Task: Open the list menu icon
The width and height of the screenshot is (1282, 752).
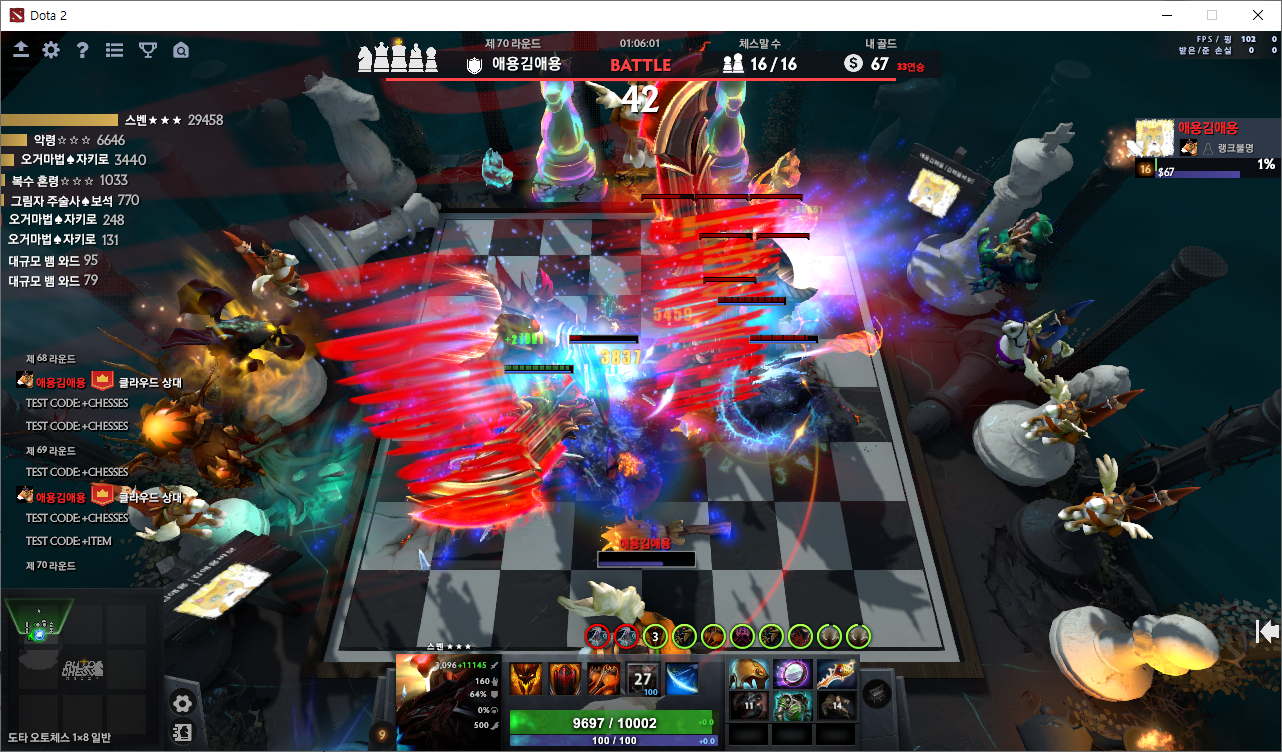Action: tap(115, 50)
